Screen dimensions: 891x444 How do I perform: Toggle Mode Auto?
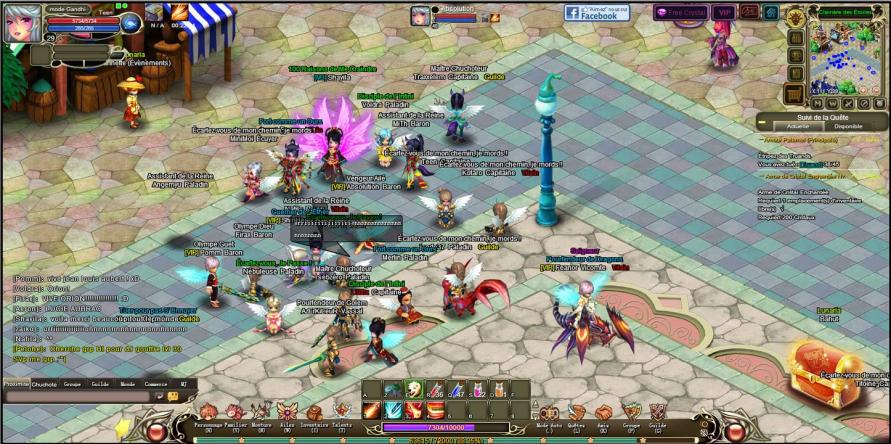pos(549,413)
